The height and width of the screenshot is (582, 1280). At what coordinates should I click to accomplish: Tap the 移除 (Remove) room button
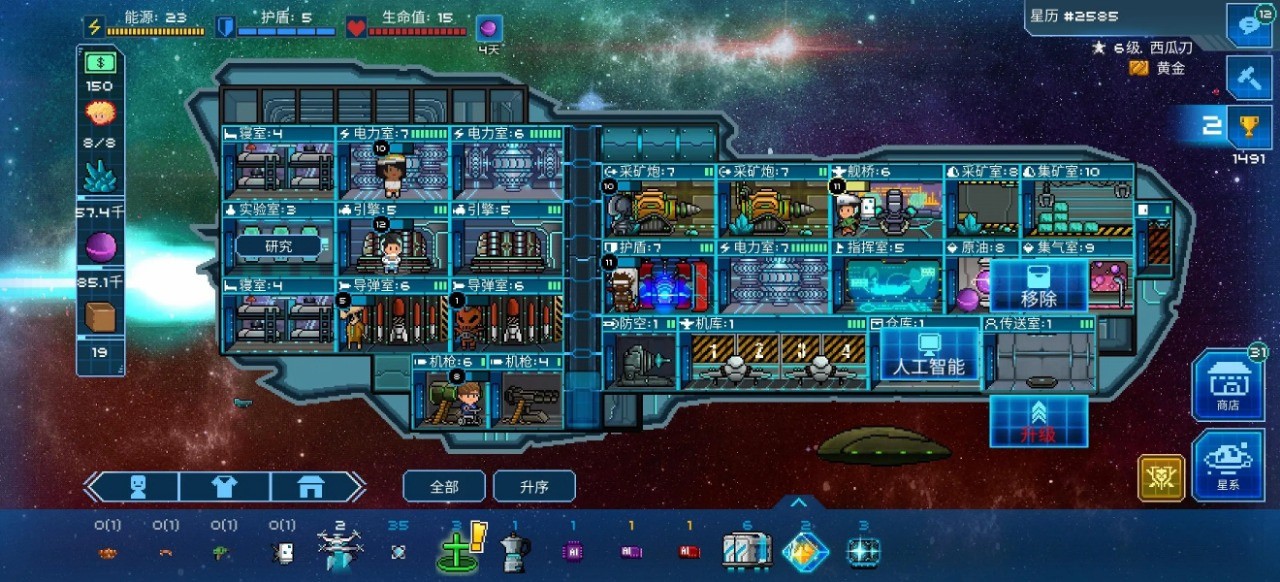point(1039,286)
